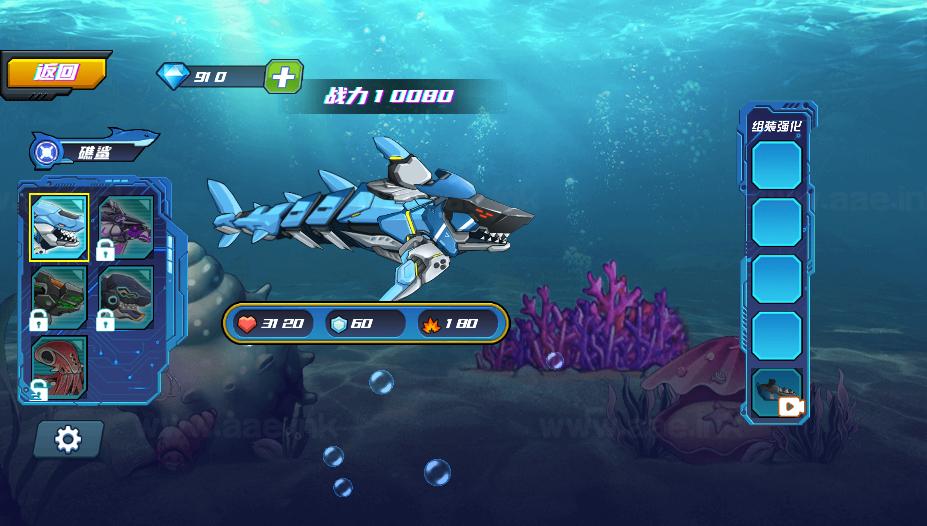The width and height of the screenshot is (927, 526).
Task: Choose the locked red octopus robot thumbnail
Action: click(x=59, y=366)
